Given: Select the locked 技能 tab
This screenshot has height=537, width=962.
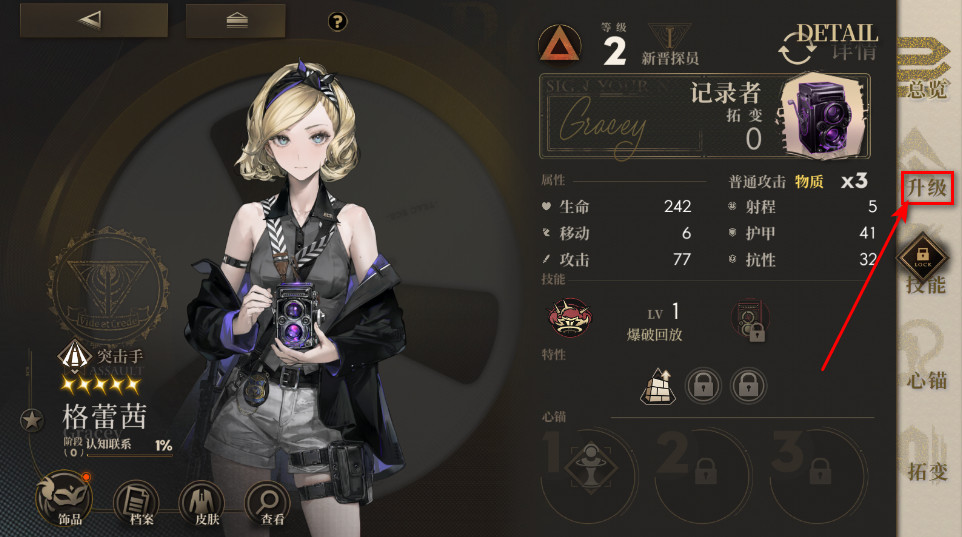Looking at the screenshot, I should 926,272.
